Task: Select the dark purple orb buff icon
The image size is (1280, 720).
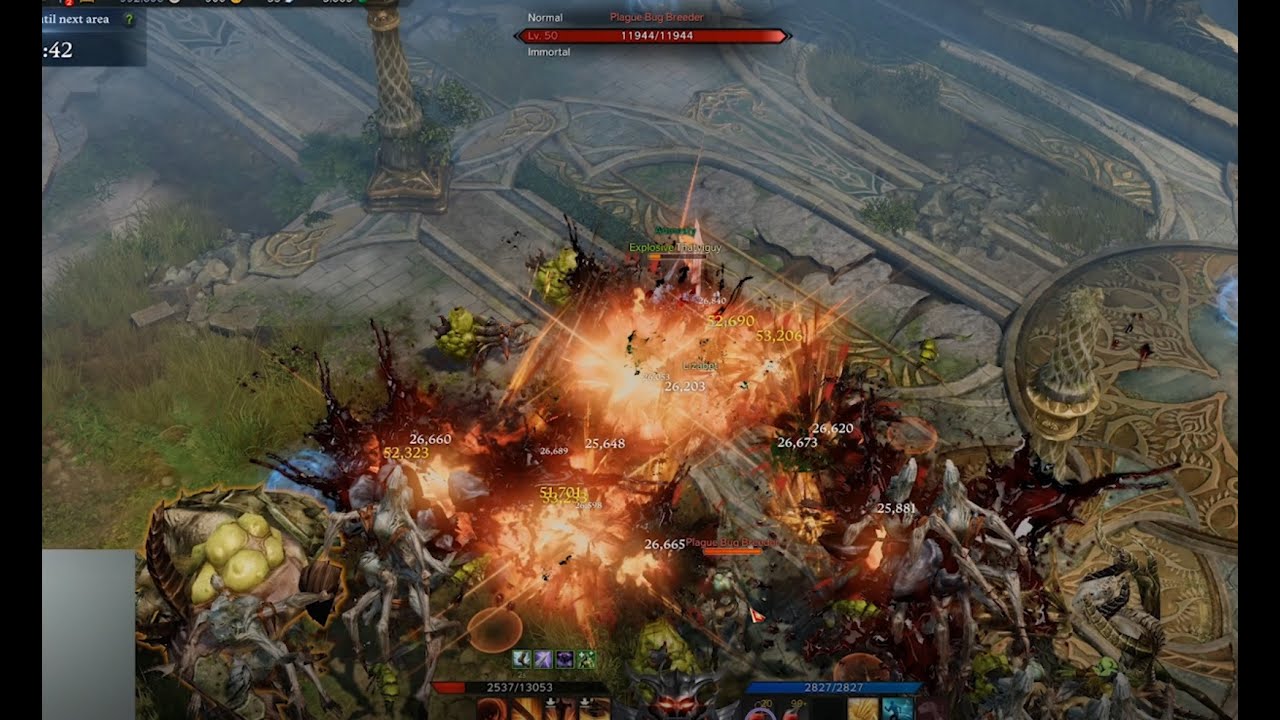Action: pos(565,659)
